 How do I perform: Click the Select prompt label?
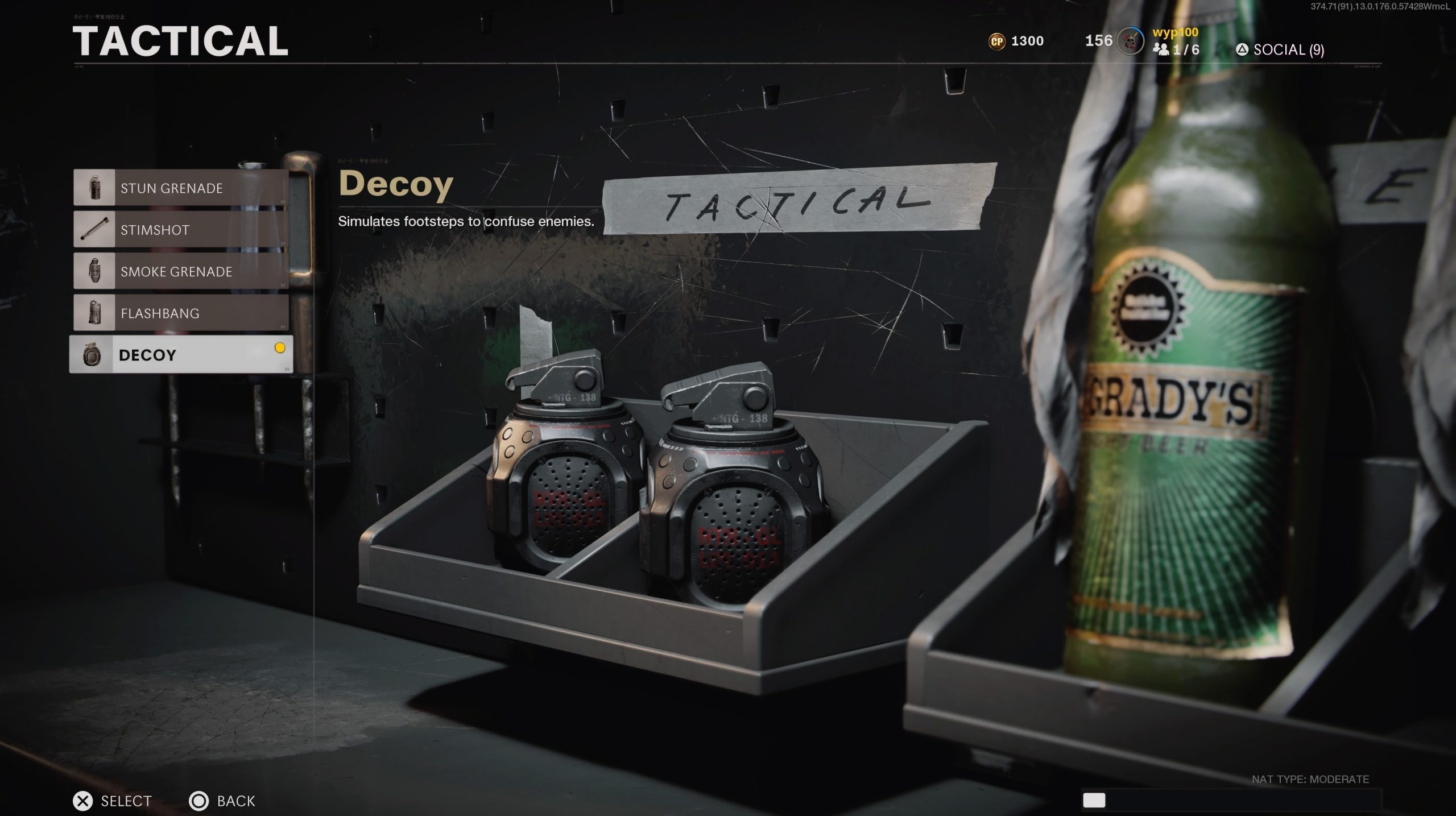pos(126,801)
